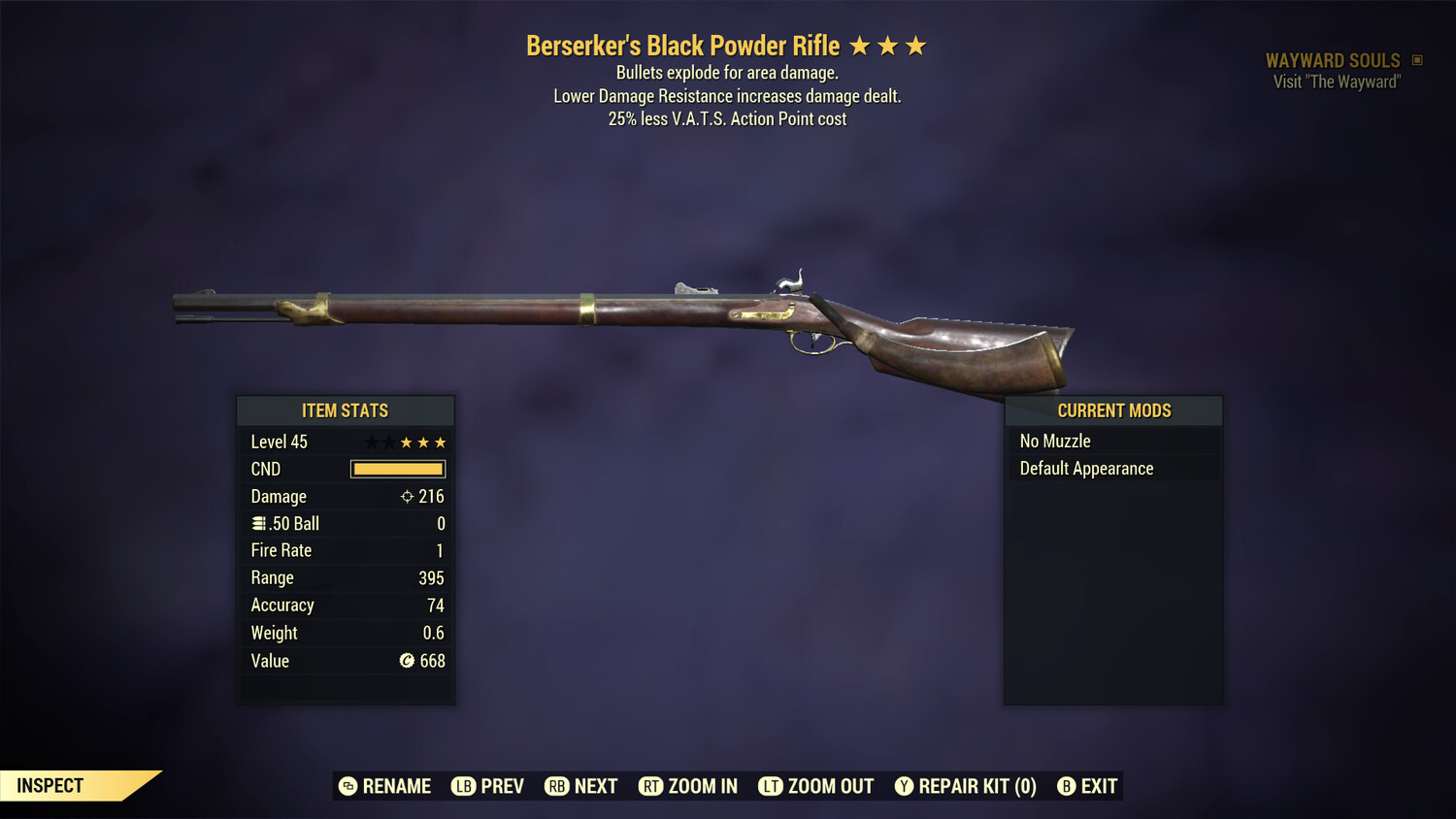Toggle the third legendary star in the title
The width and height of the screenshot is (1456, 819).
914,45
